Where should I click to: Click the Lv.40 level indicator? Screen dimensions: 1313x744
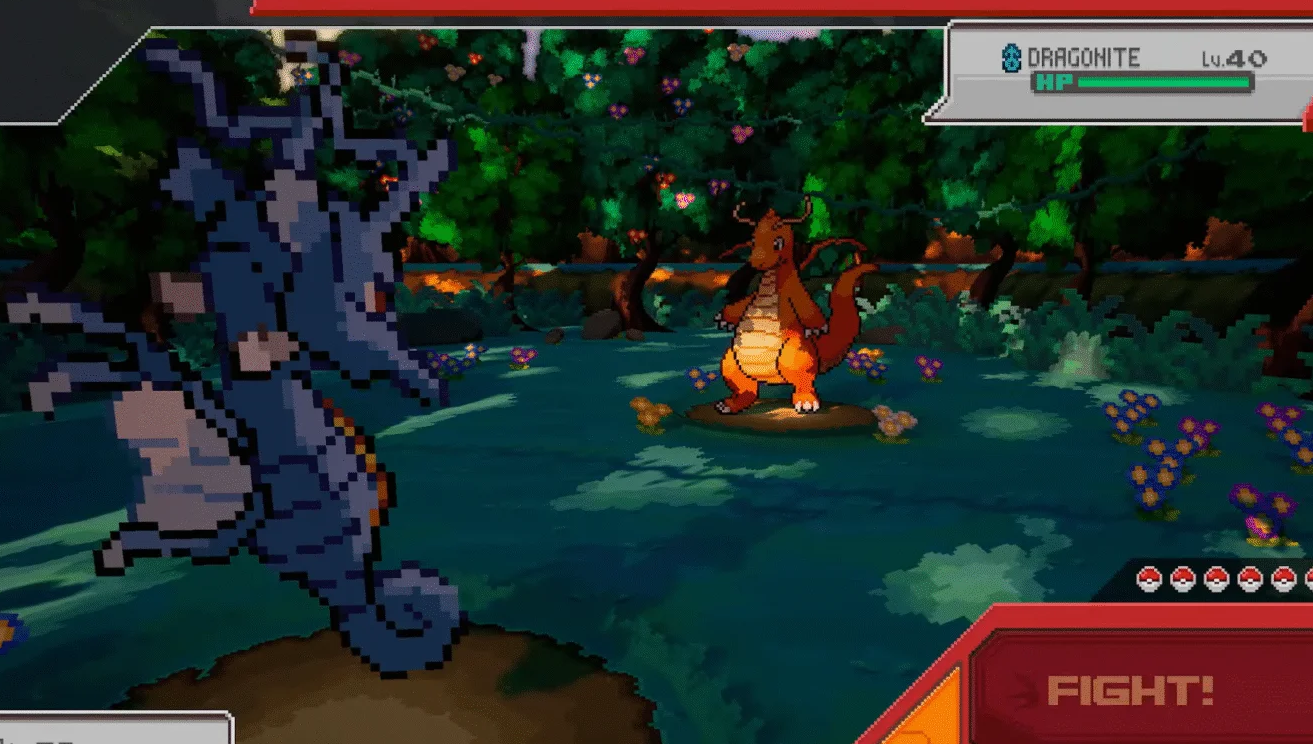tap(1233, 56)
